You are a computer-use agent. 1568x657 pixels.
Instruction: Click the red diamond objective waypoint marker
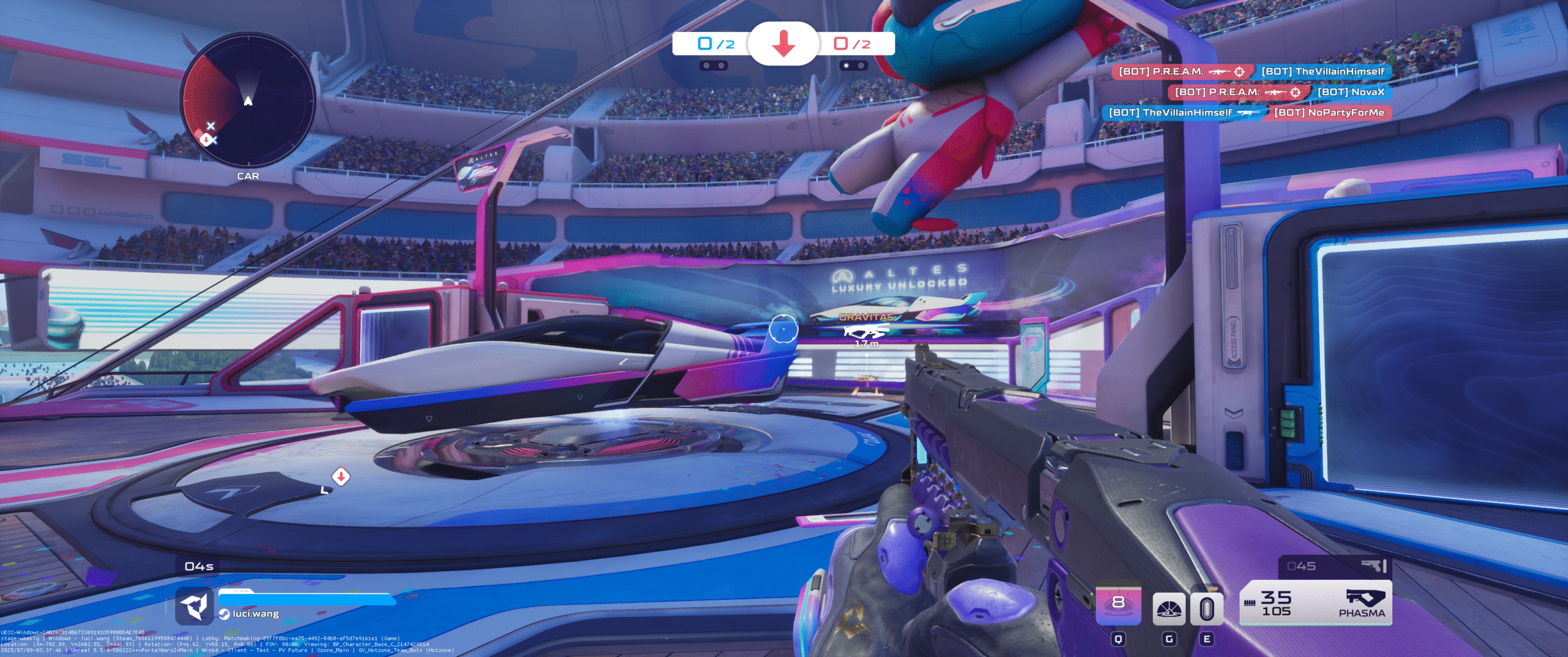341,476
